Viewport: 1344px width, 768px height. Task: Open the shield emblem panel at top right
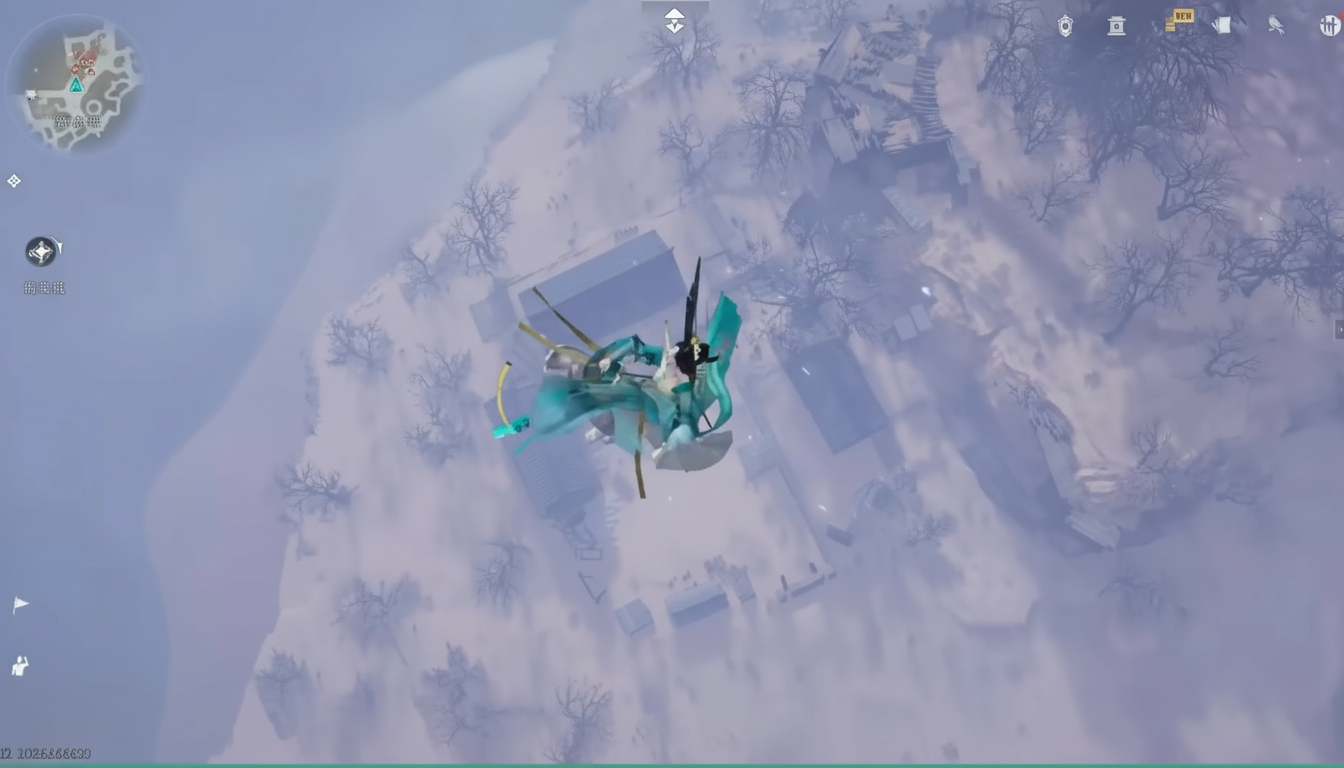tap(1065, 26)
